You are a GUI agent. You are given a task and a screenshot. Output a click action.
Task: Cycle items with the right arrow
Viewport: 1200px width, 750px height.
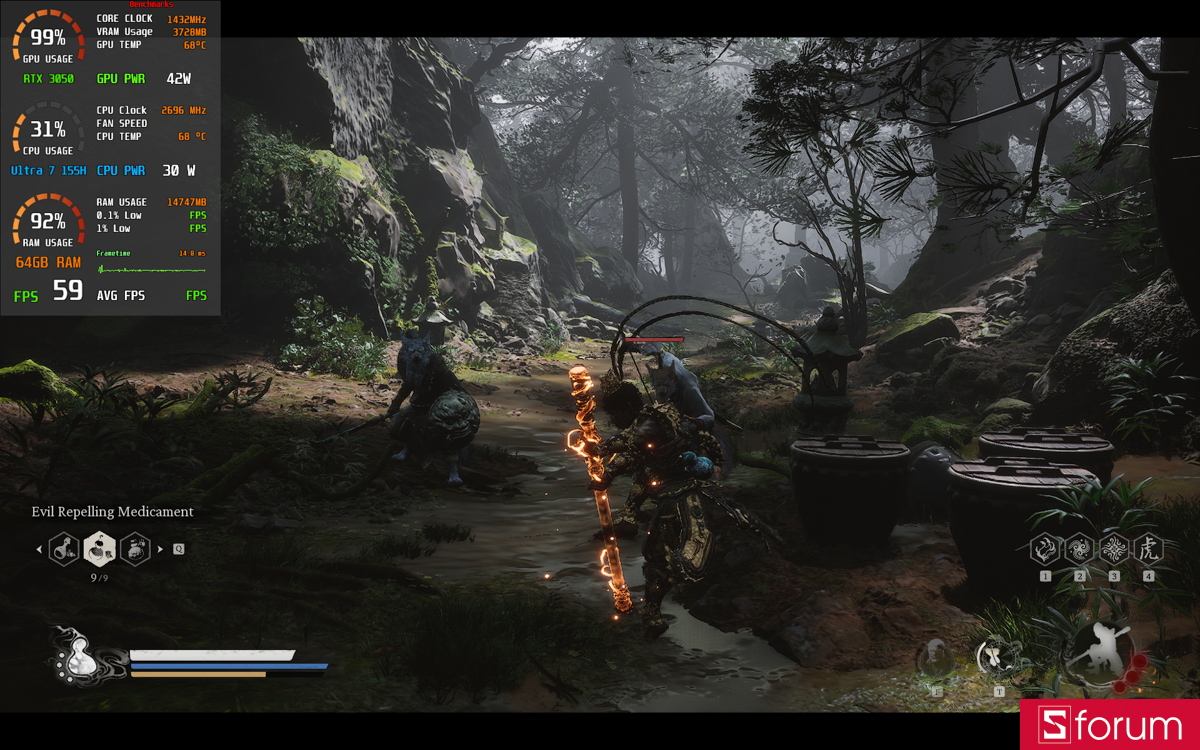(160, 549)
